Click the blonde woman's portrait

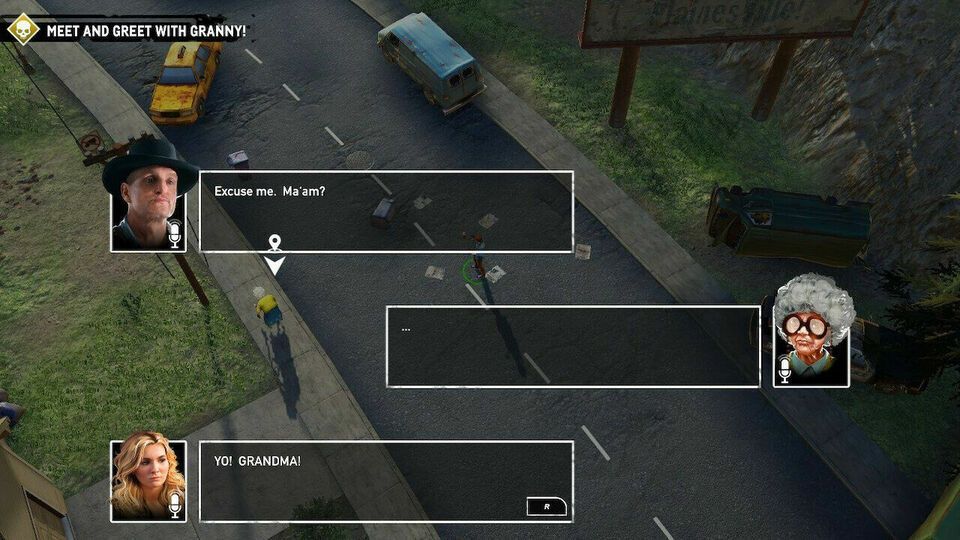coord(148,480)
